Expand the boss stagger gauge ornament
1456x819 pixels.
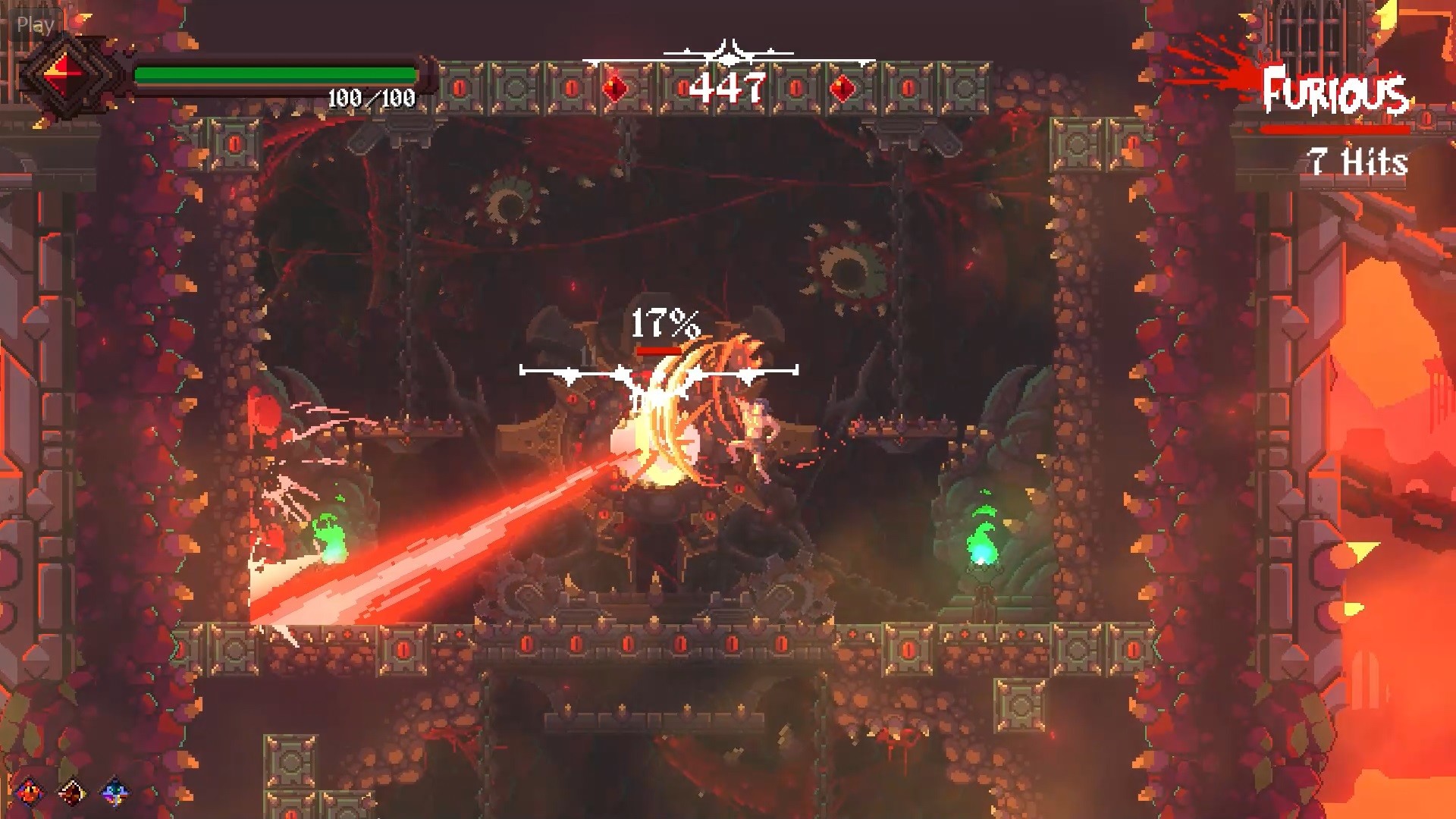pyautogui.click(x=661, y=371)
